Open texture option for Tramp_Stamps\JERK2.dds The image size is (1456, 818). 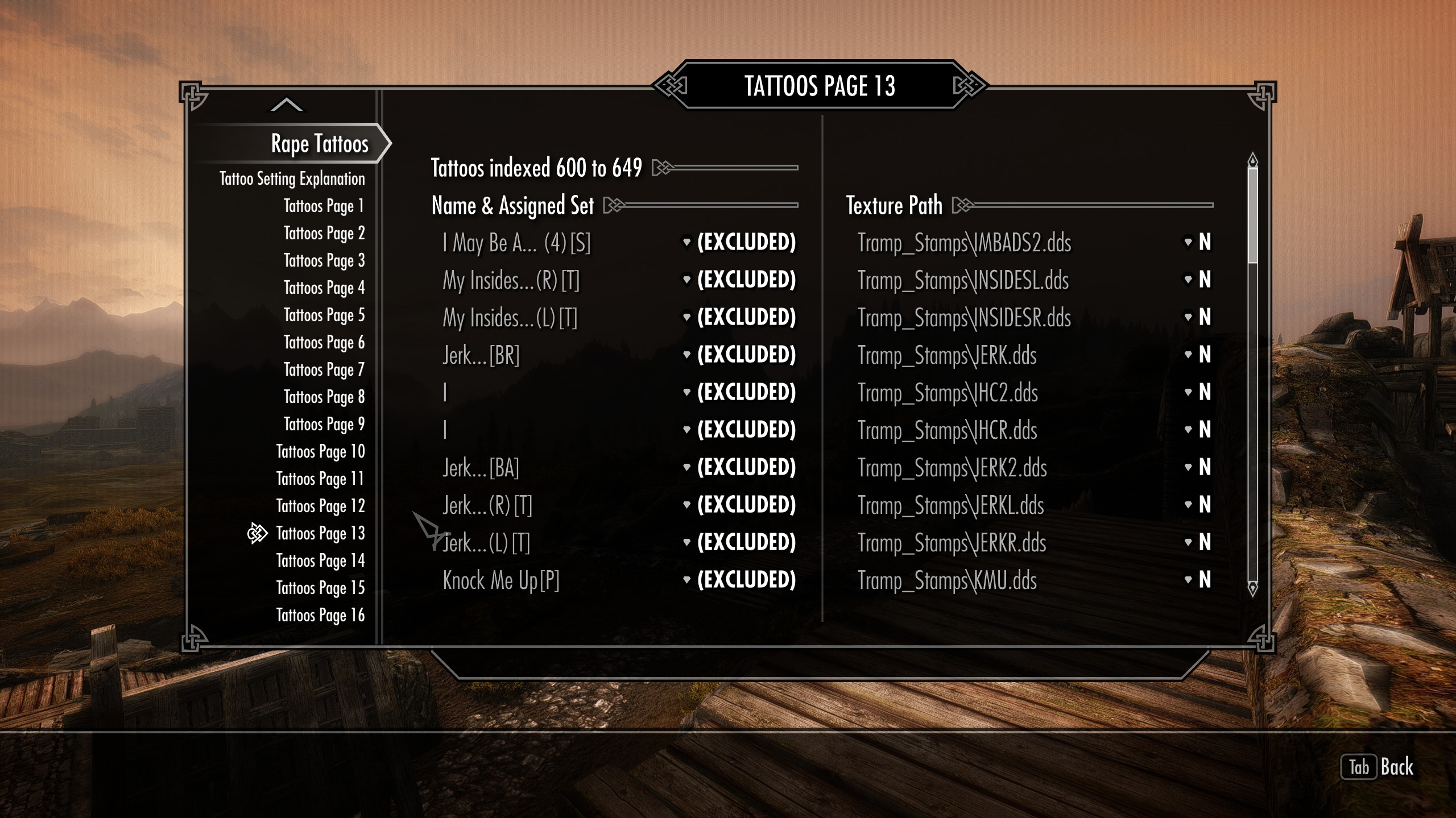(x=1198, y=467)
